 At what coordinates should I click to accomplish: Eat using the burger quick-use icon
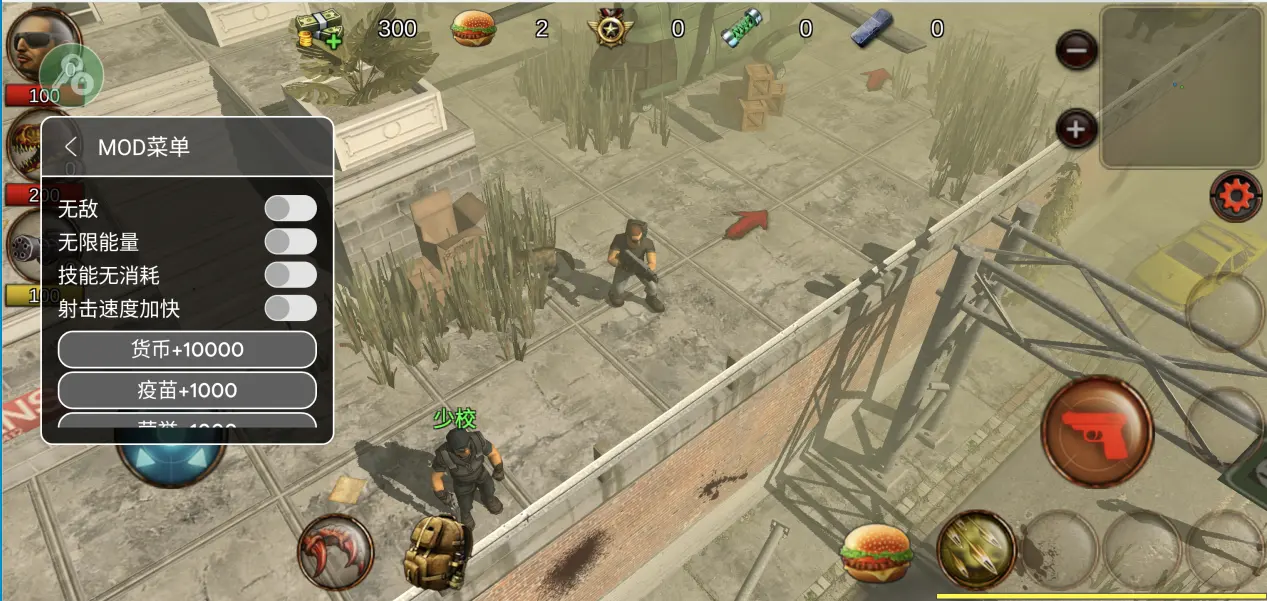coord(876,553)
